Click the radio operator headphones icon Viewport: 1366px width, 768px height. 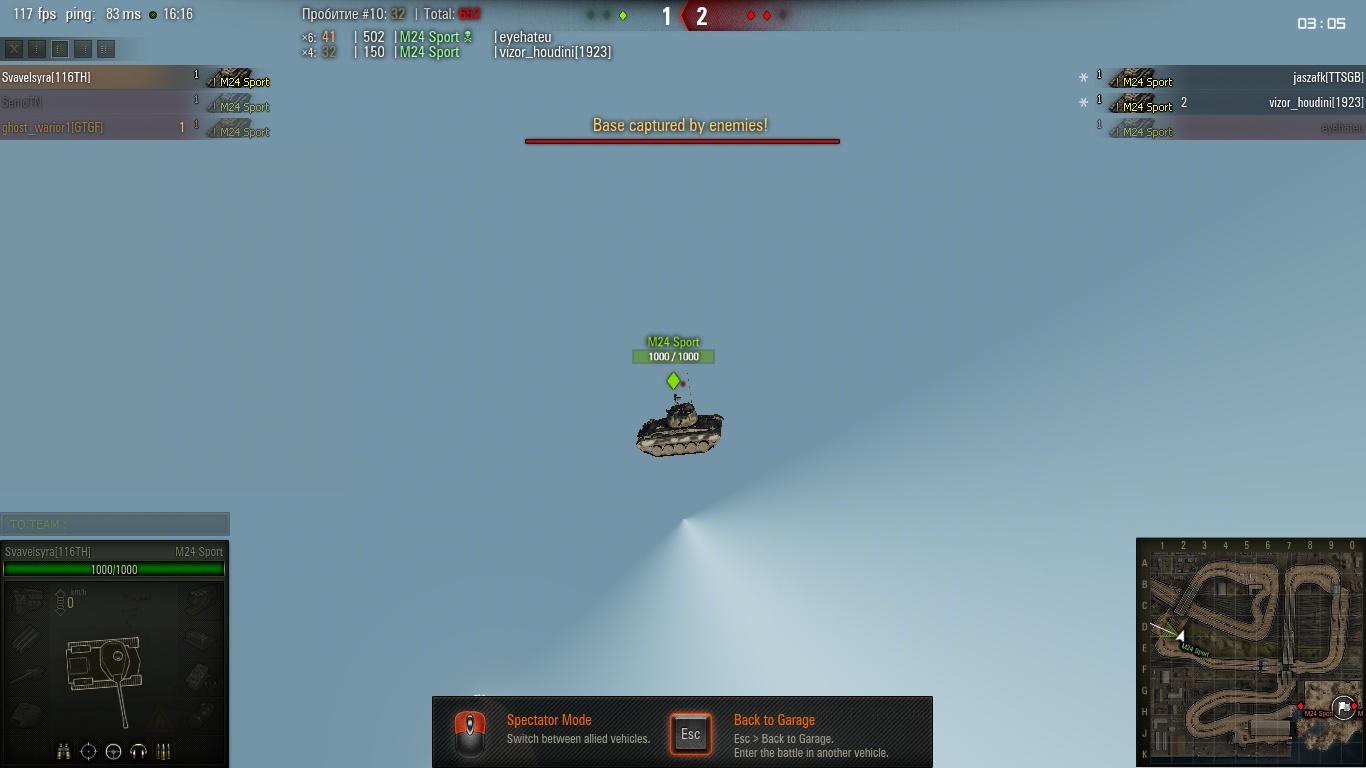[138, 751]
